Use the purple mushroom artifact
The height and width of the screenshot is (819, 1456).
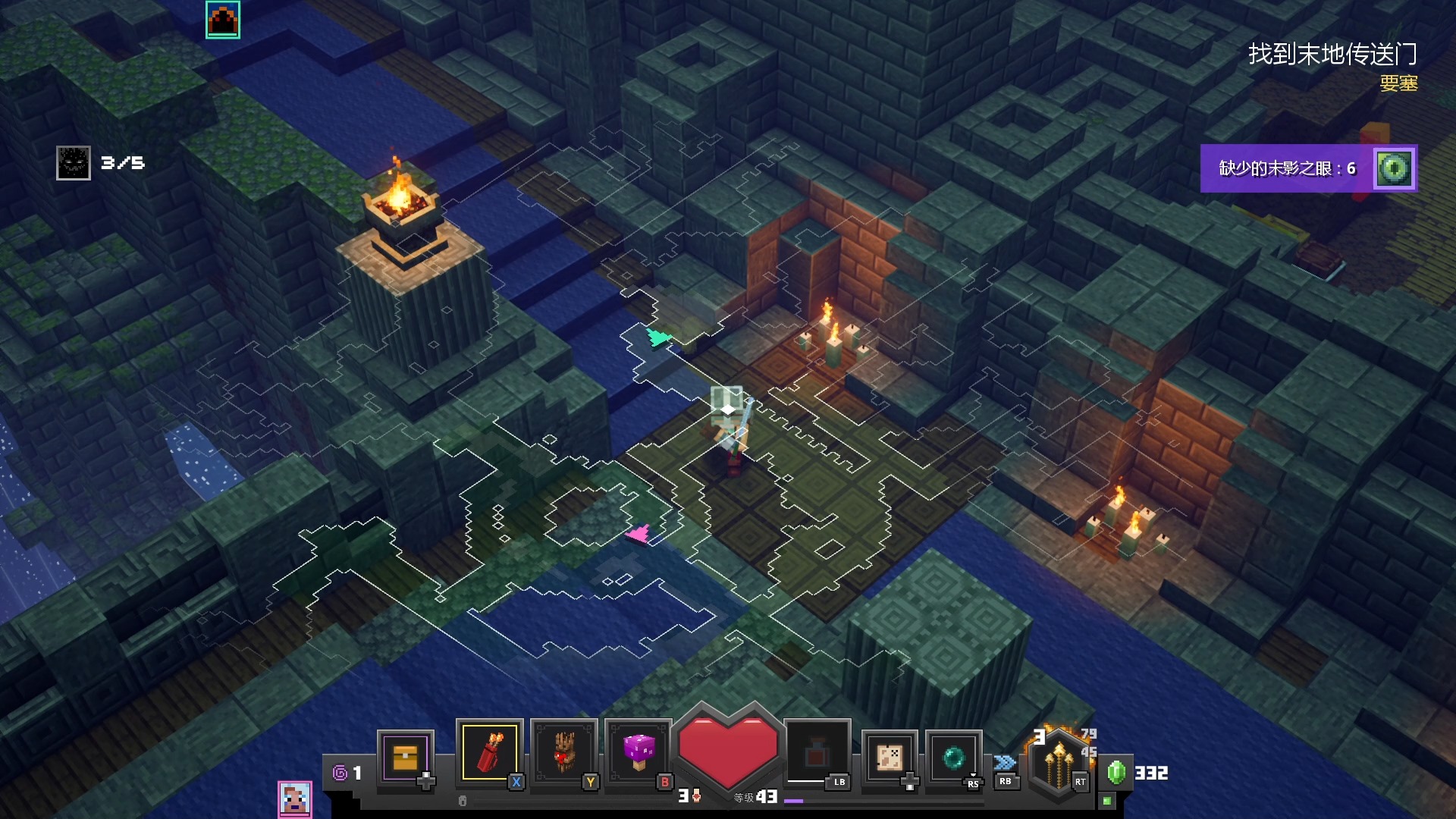click(x=639, y=752)
